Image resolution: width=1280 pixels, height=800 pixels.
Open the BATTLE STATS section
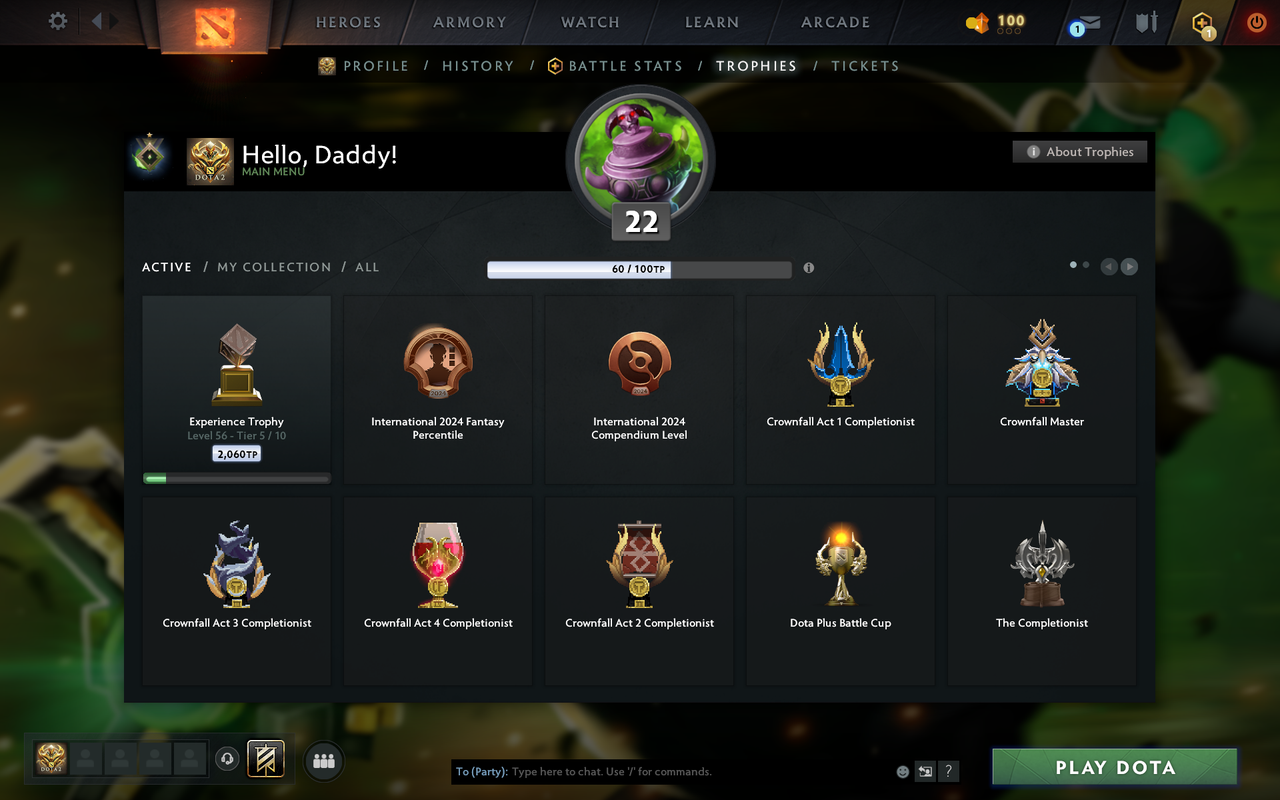pyautogui.click(x=624, y=66)
